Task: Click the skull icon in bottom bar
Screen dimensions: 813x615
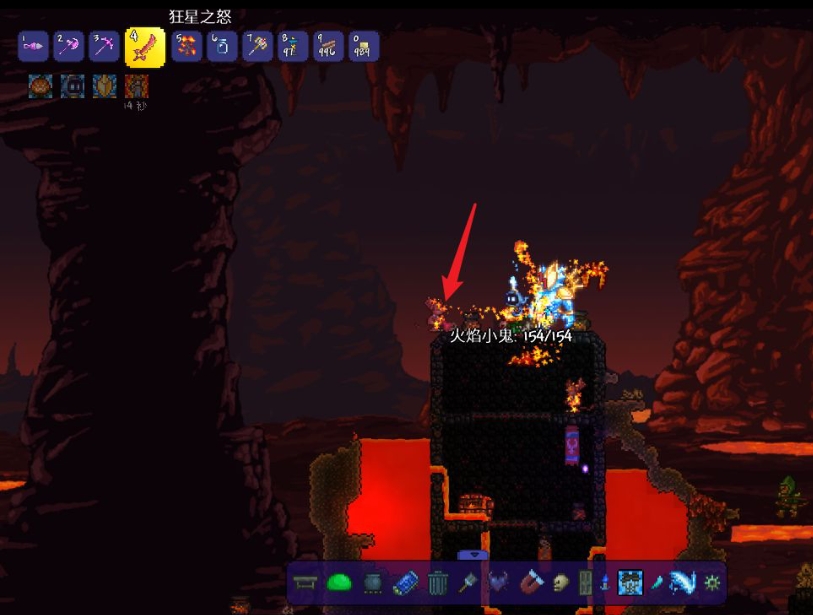Action: pos(560,582)
